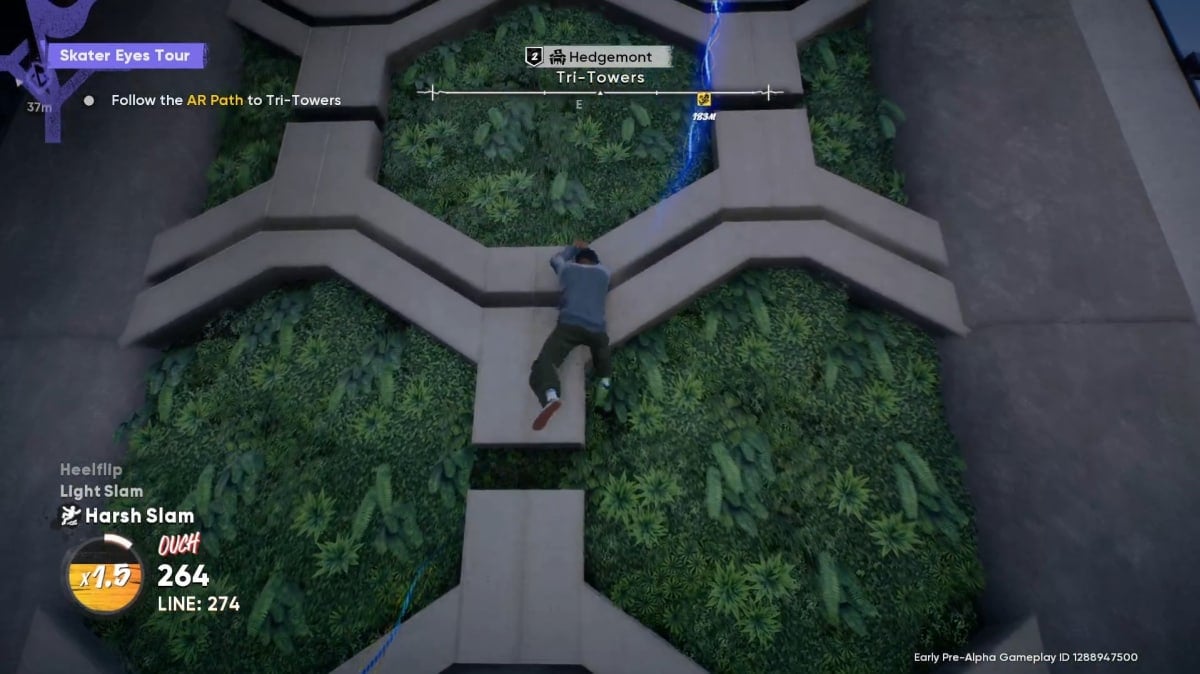Select the yellow compass objective marker
Viewport: 1200px width, 674px height.
point(704,98)
